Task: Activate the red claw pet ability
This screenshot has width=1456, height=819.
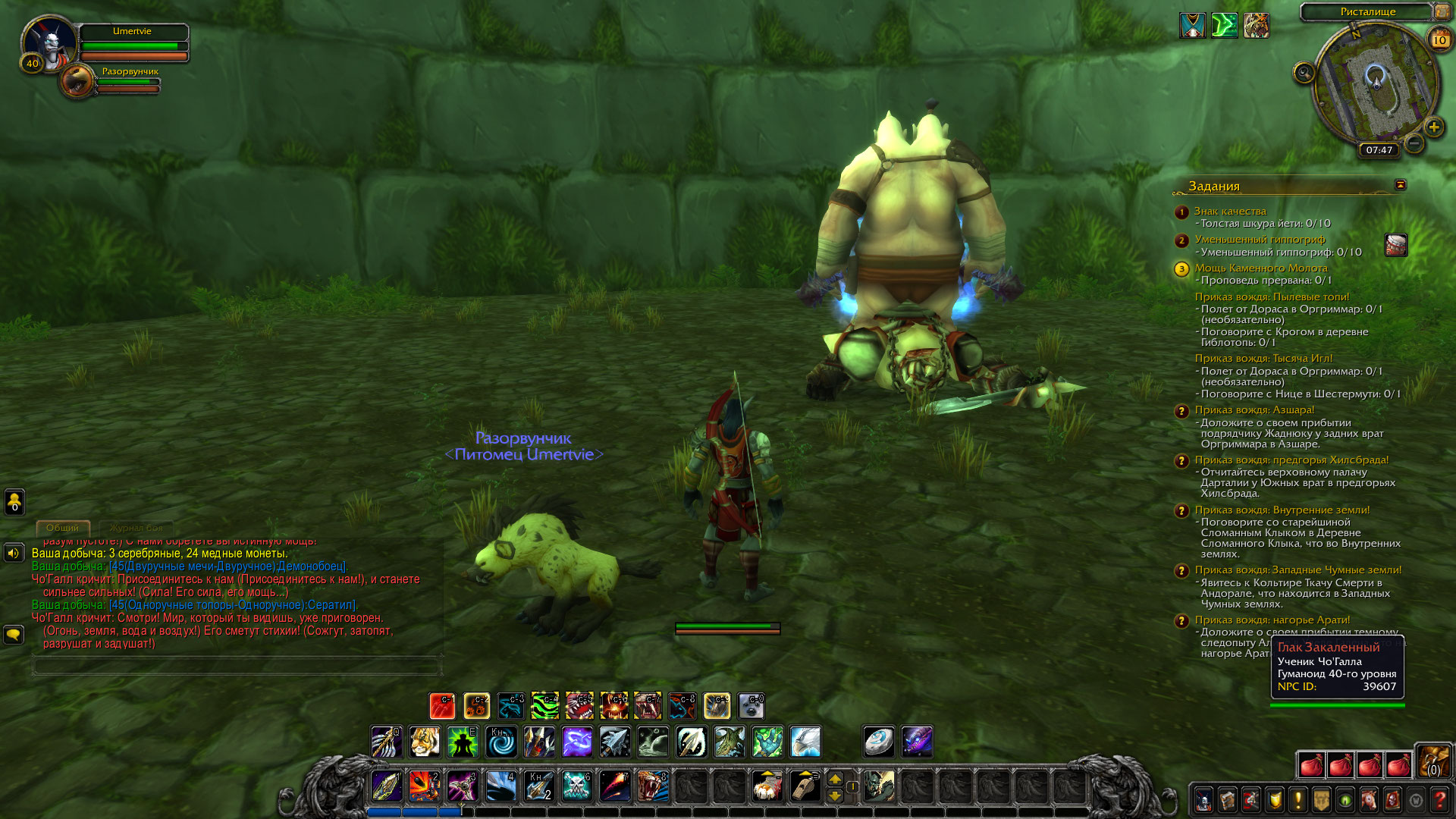Action: [442, 706]
